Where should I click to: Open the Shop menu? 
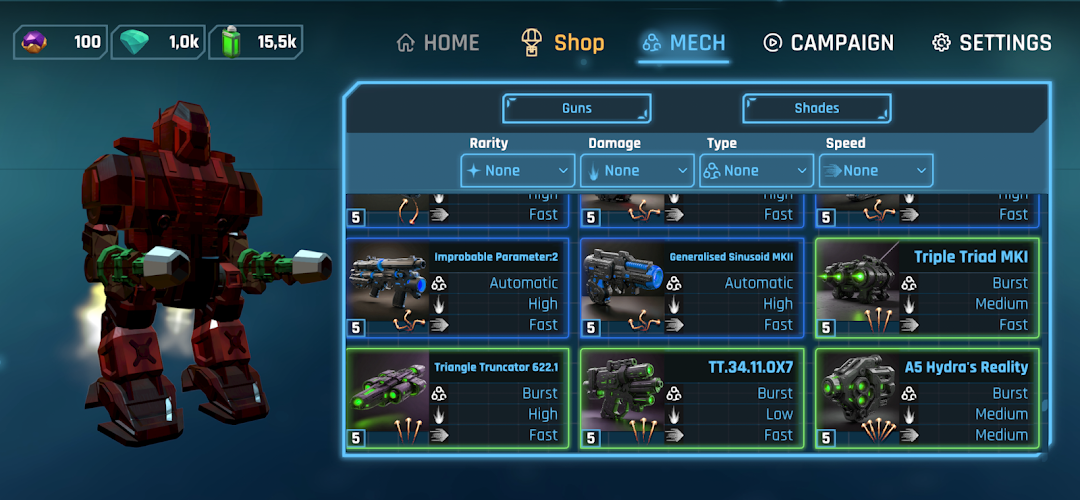(563, 43)
